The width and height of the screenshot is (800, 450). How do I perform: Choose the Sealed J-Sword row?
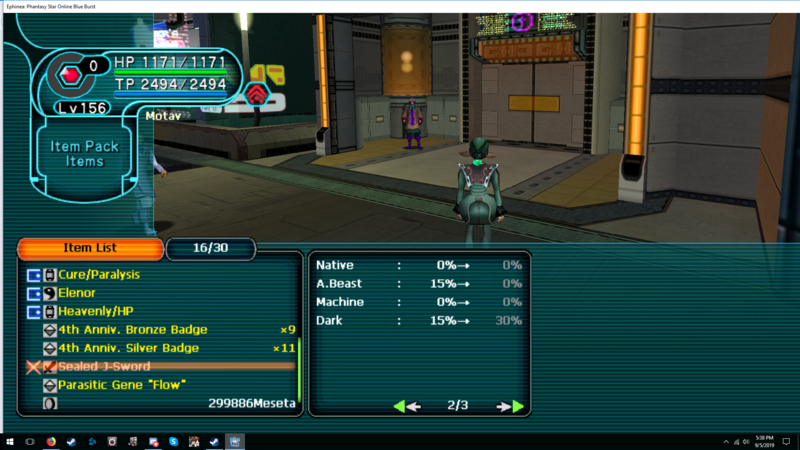coord(104,366)
